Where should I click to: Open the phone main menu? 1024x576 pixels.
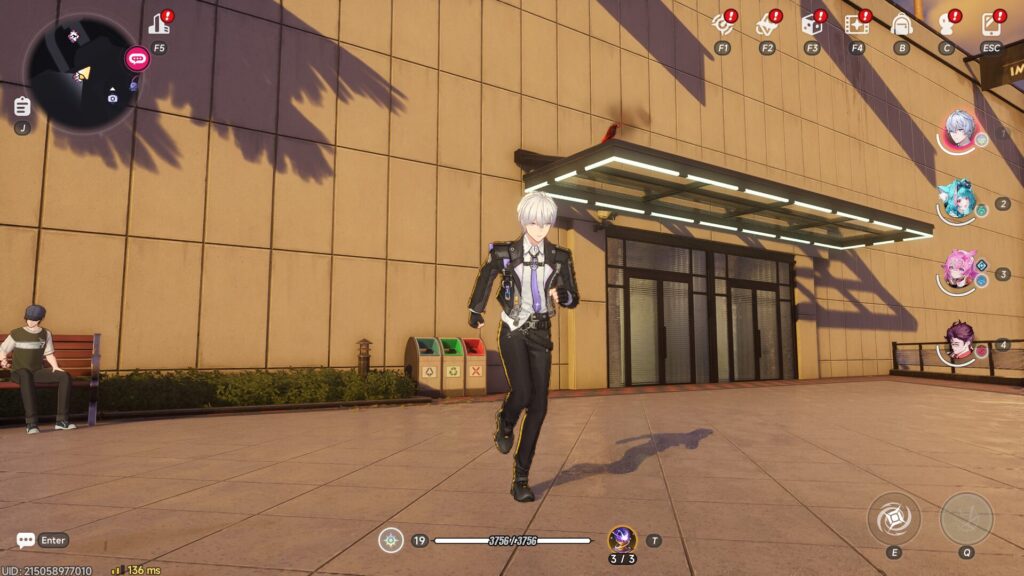990,25
